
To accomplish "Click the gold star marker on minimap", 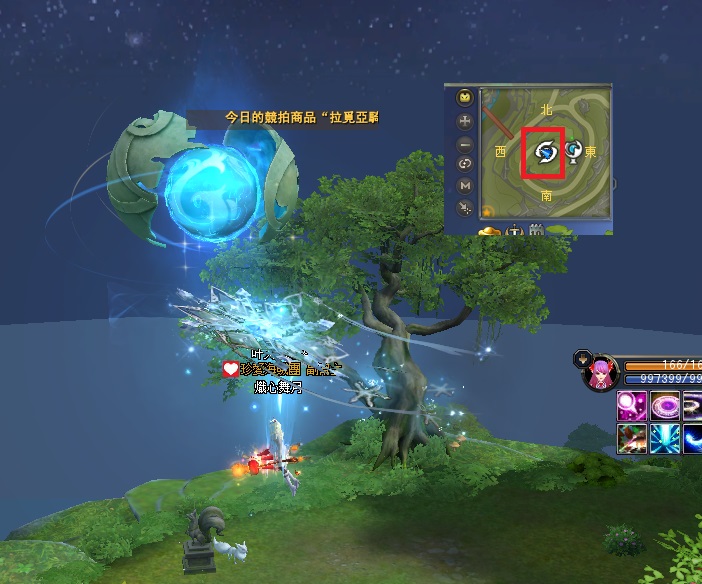I will coord(488,211).
